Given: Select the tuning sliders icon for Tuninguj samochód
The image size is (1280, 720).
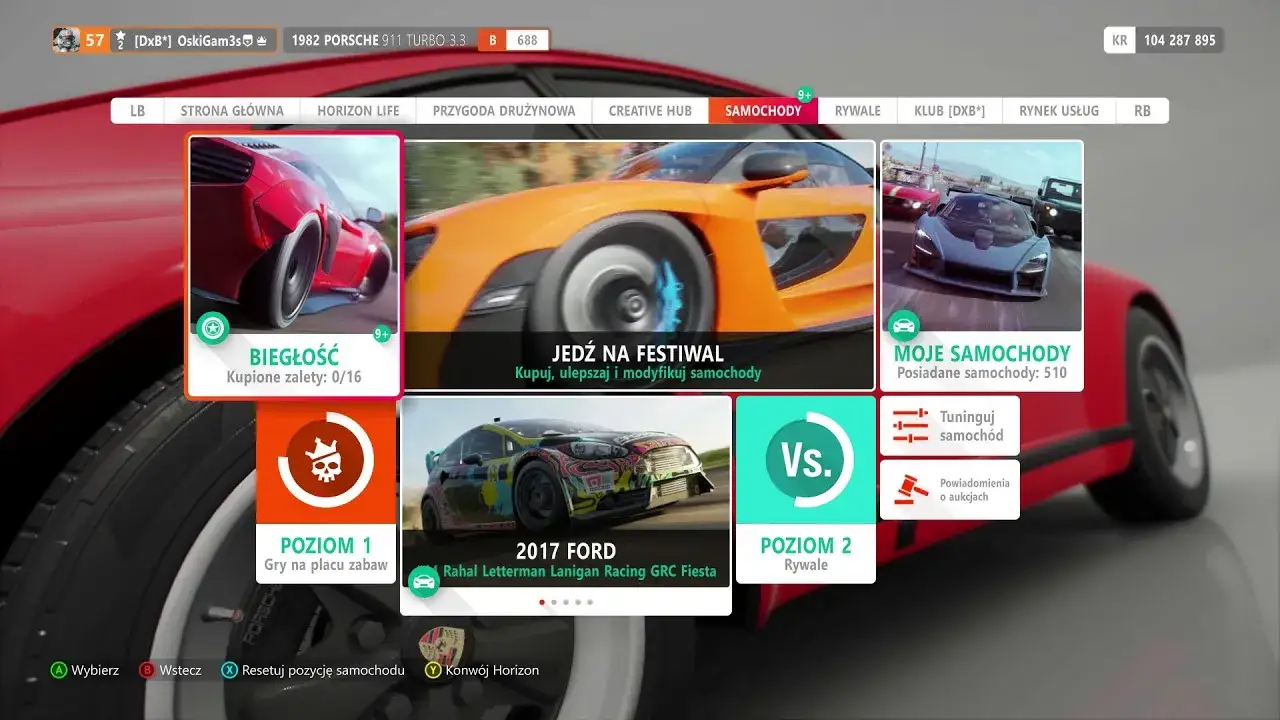Looking at the screenshot, I should tap(911, 425).
